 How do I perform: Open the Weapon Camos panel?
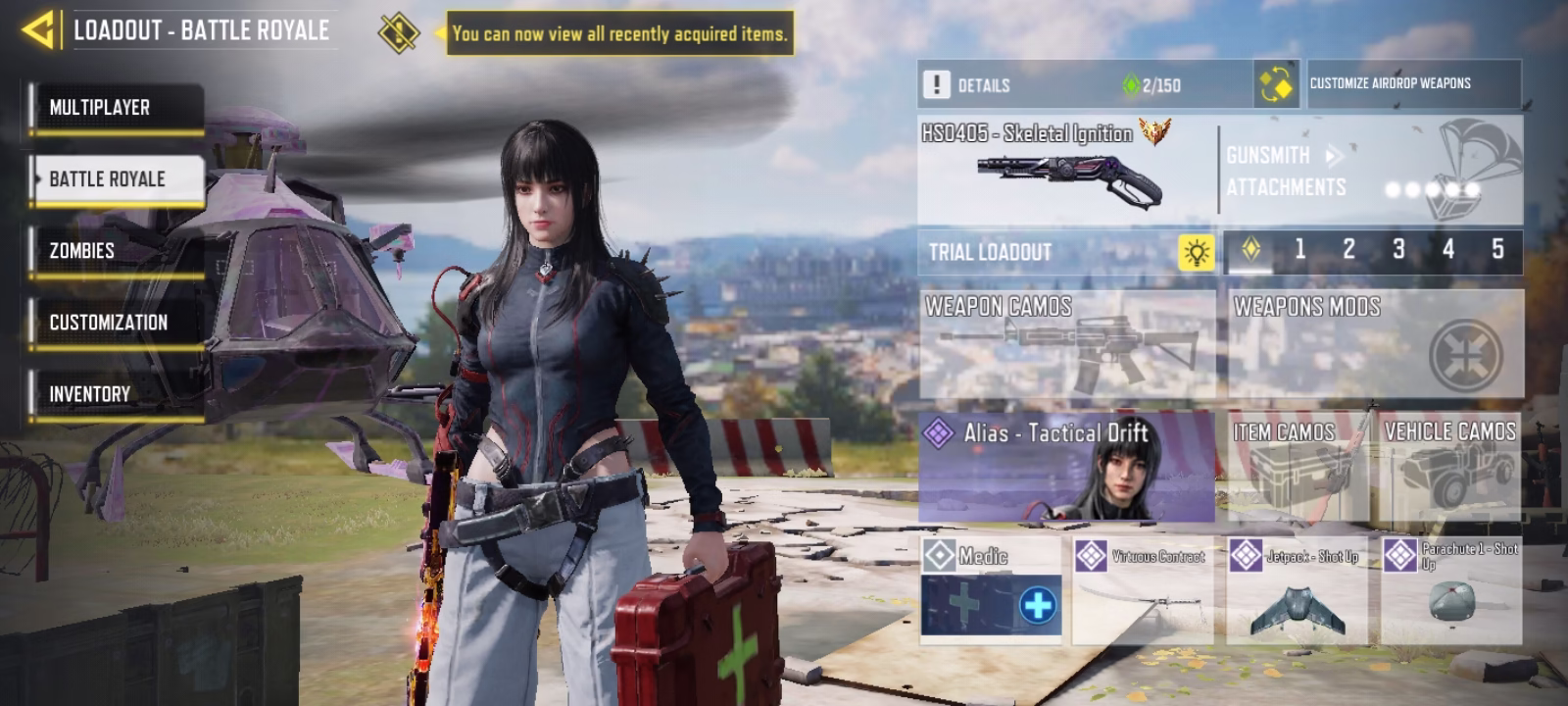(1066, 343)
